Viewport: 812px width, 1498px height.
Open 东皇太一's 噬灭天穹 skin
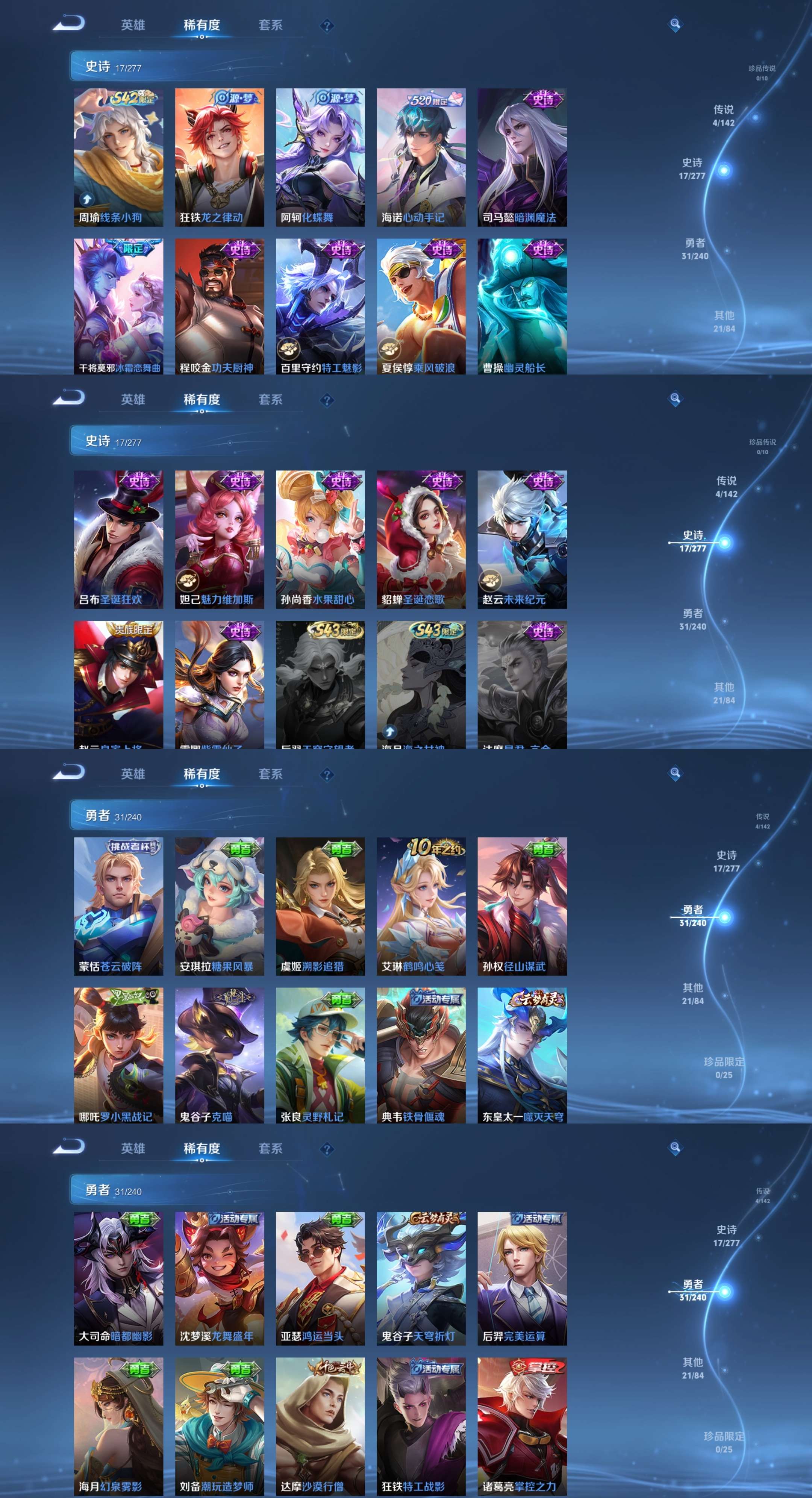pos(522,1055)
